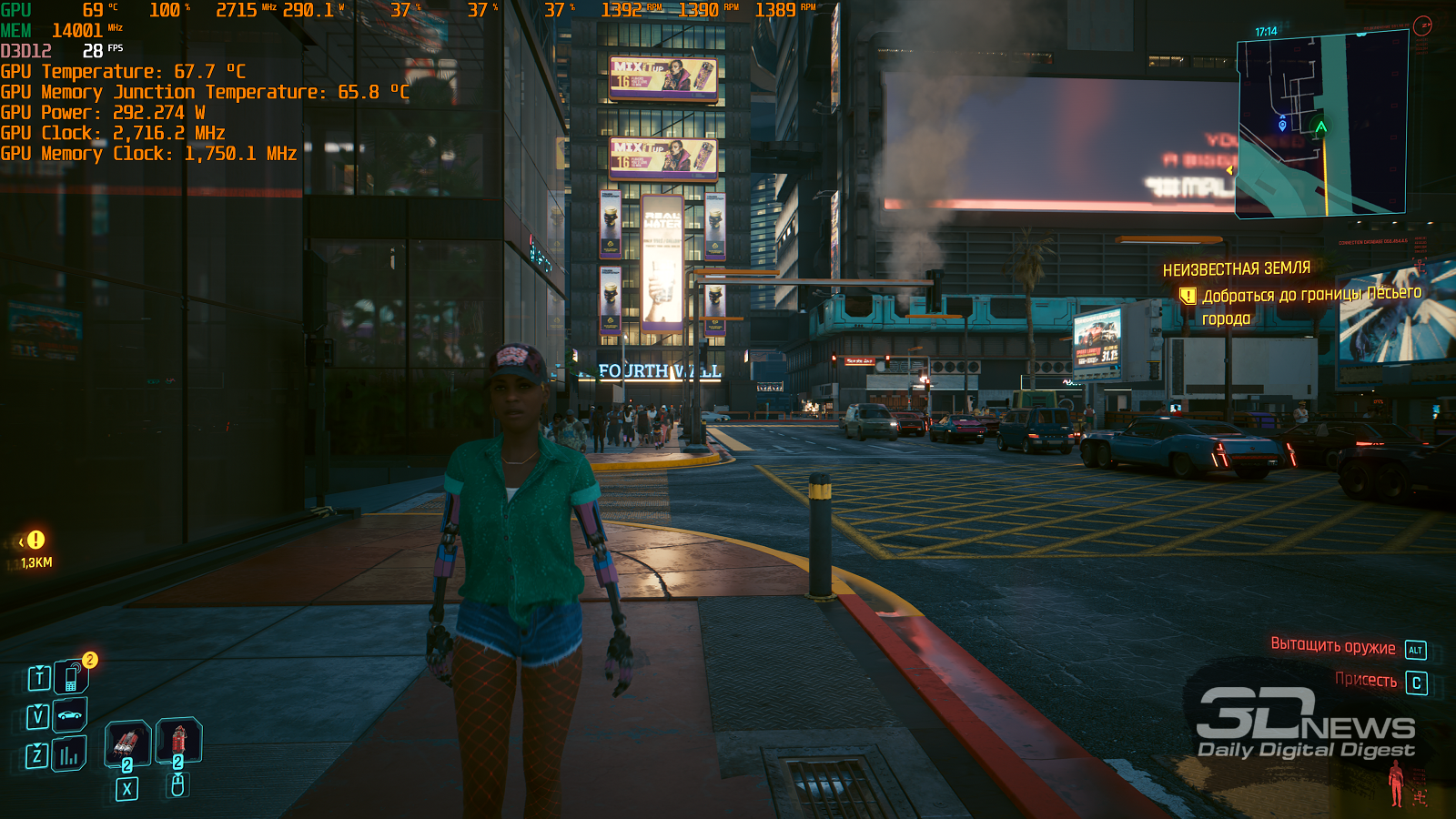Open the radio bars icon
This screenshot has width=1456, height=819.
click(x=69, y=755)
